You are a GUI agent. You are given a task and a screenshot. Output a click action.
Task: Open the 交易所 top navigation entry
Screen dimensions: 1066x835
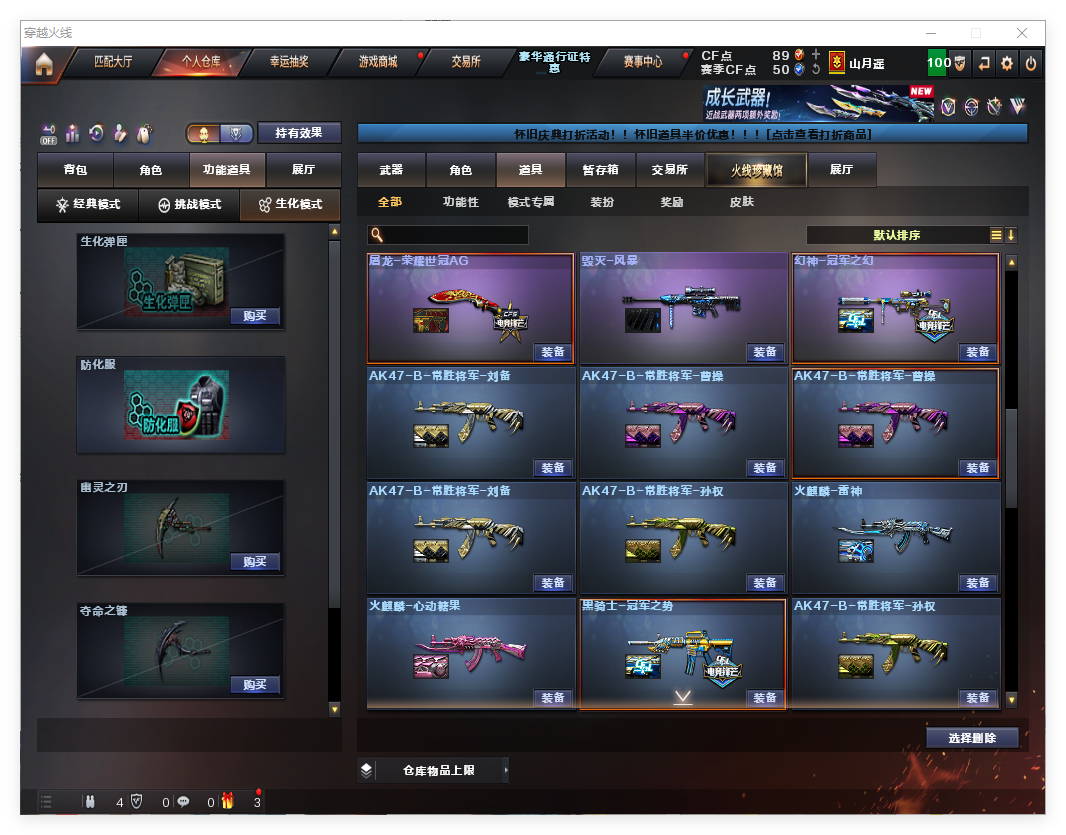[x=466, y=62]
